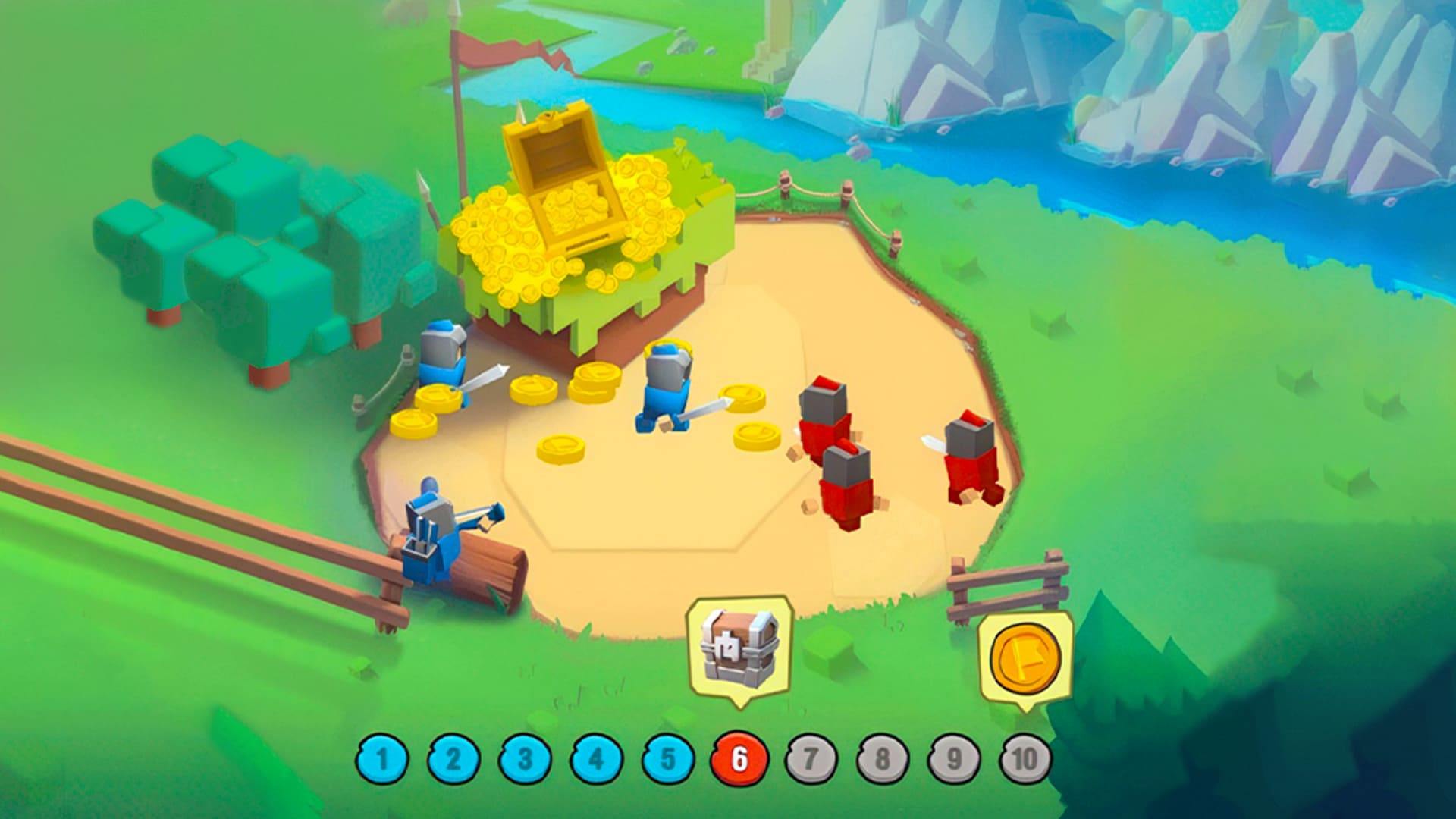Open the coin reward speech bubble

pos(1025,658)
